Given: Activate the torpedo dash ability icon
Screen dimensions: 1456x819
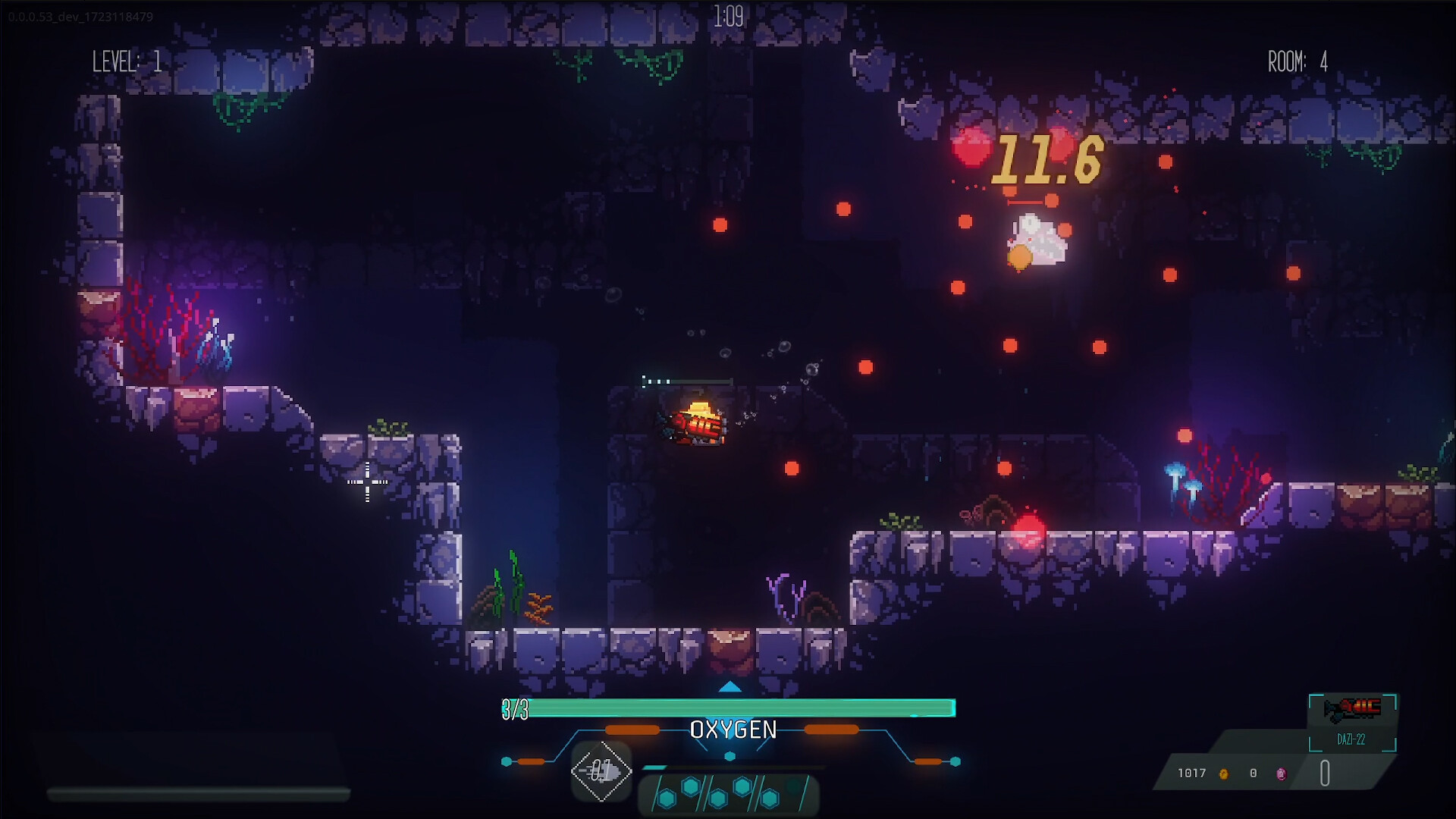Looking at the screenshot, I should tap(601, 771).
